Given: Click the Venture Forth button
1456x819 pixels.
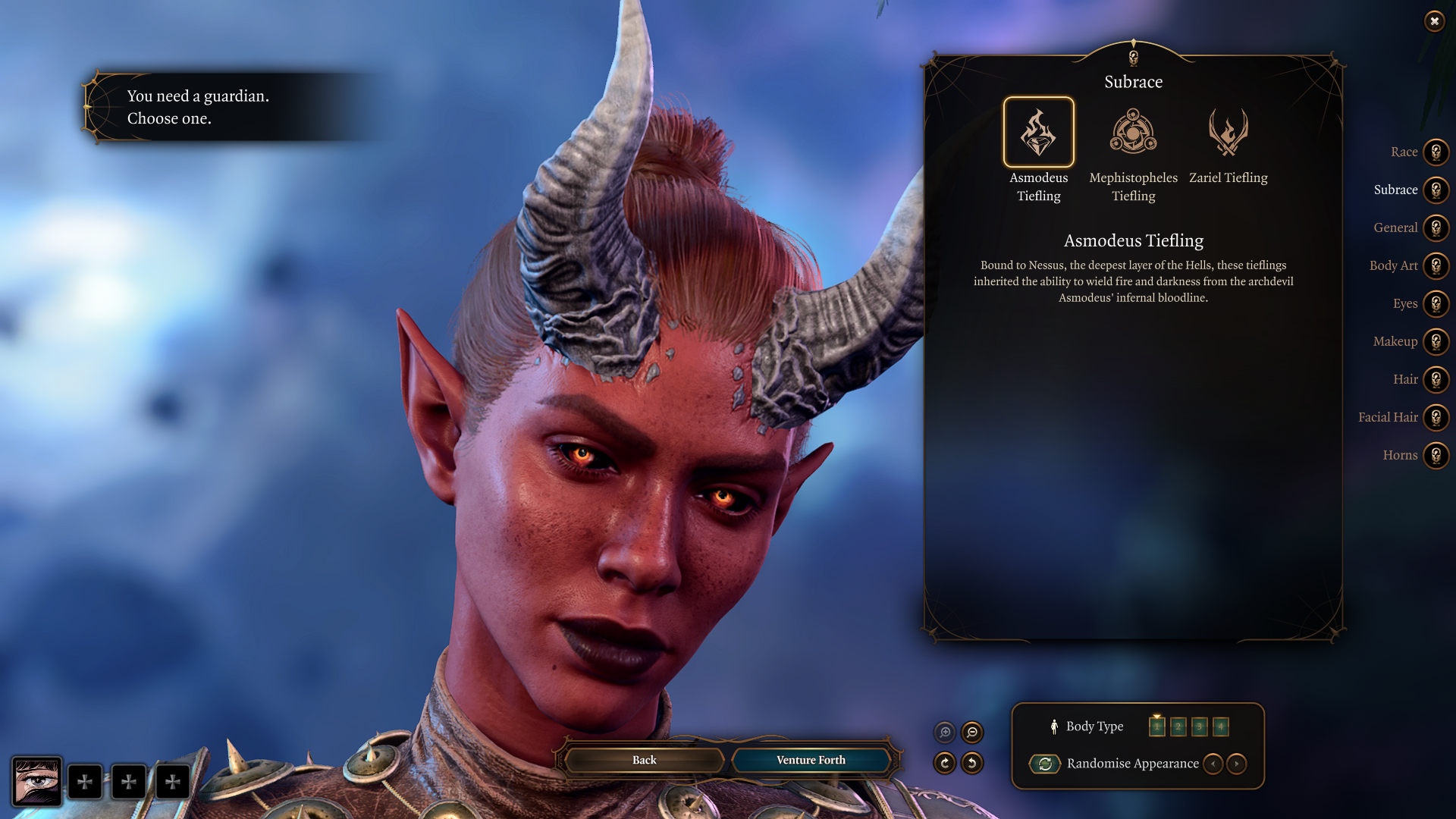Looking at the screenshot, I should point(810,760).
